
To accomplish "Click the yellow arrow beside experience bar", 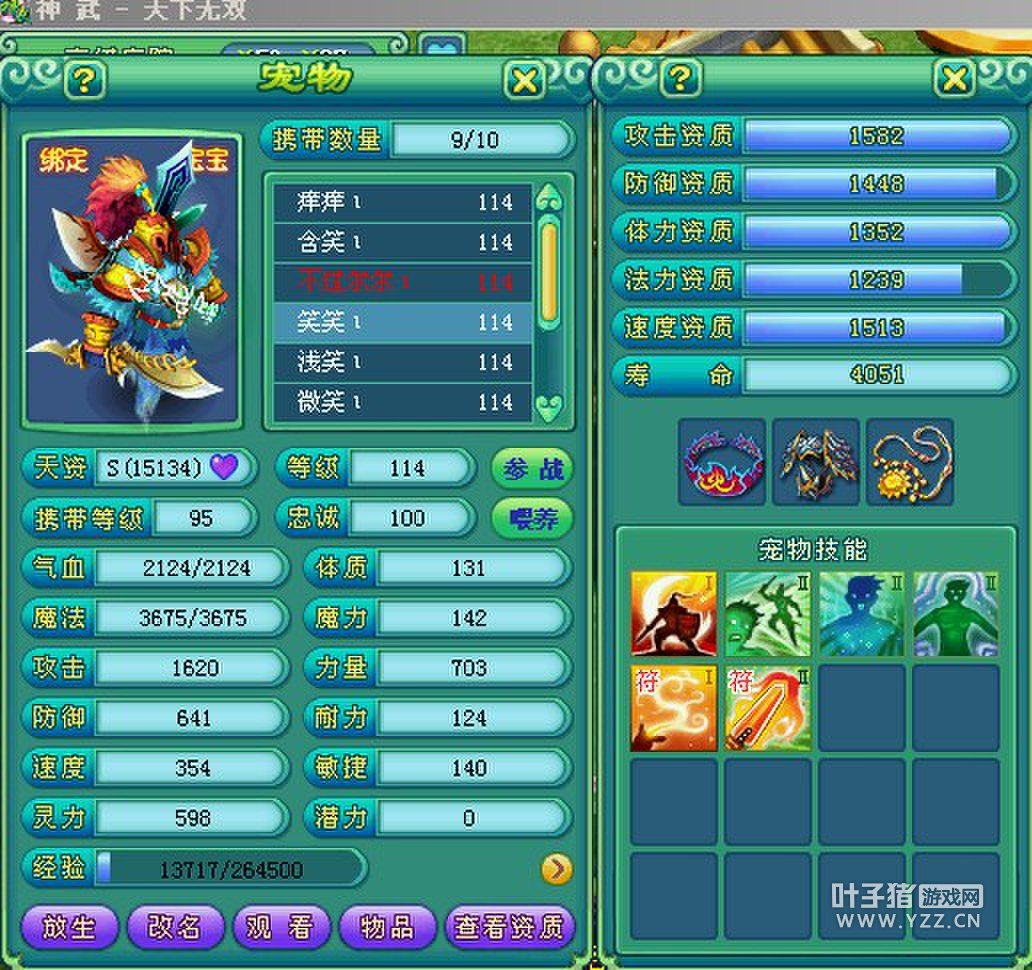I will (556, 869).
